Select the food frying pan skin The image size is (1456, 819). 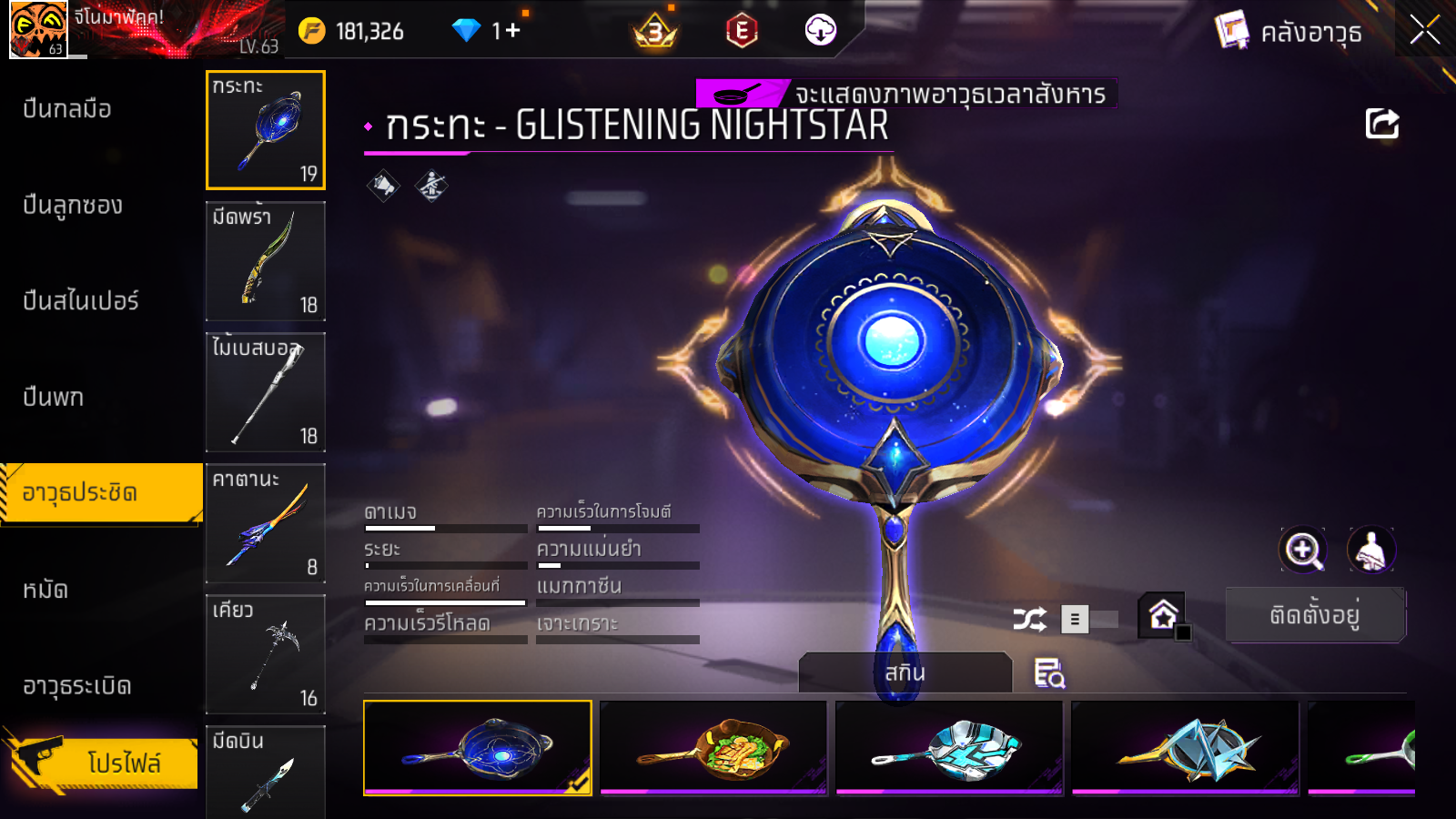pyautogui.click(x=713, y=748)
